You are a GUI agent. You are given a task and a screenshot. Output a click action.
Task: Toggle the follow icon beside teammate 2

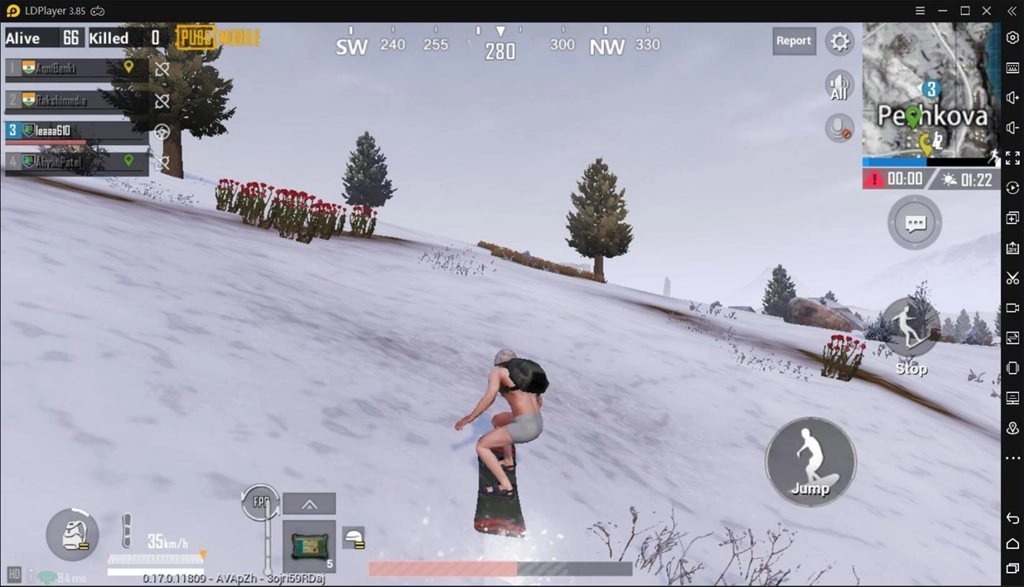tap(162, 101)
